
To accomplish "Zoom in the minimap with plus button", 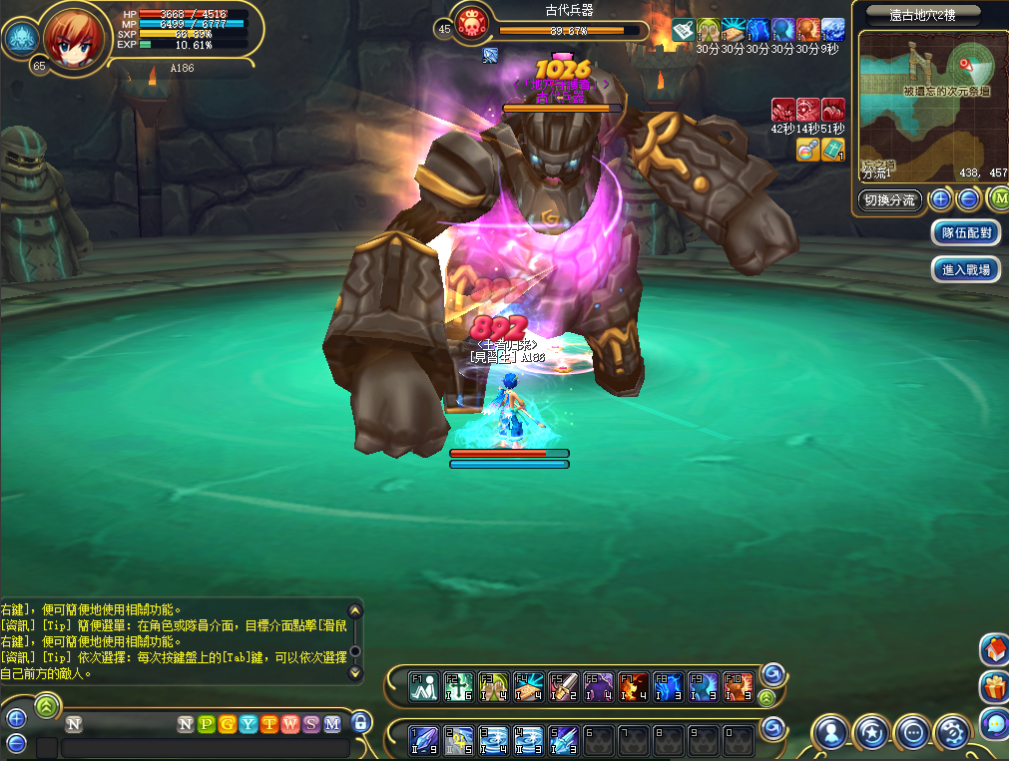I will (940, 199).
